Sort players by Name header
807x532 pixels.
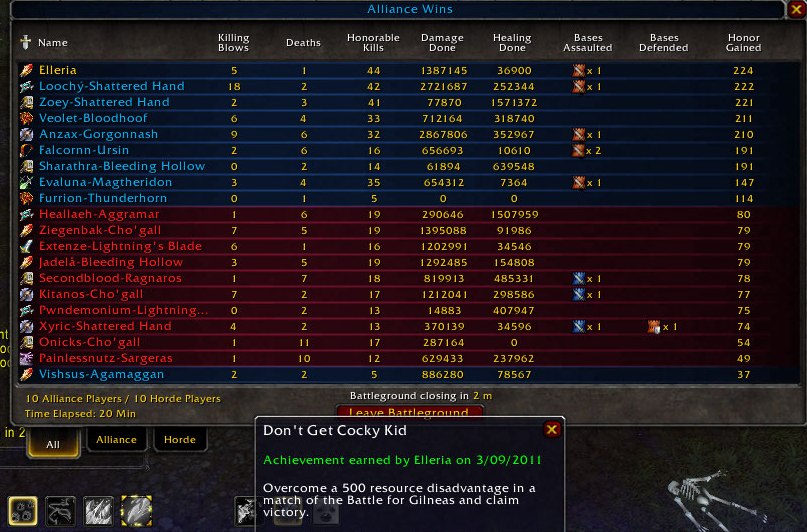[53, 43]
